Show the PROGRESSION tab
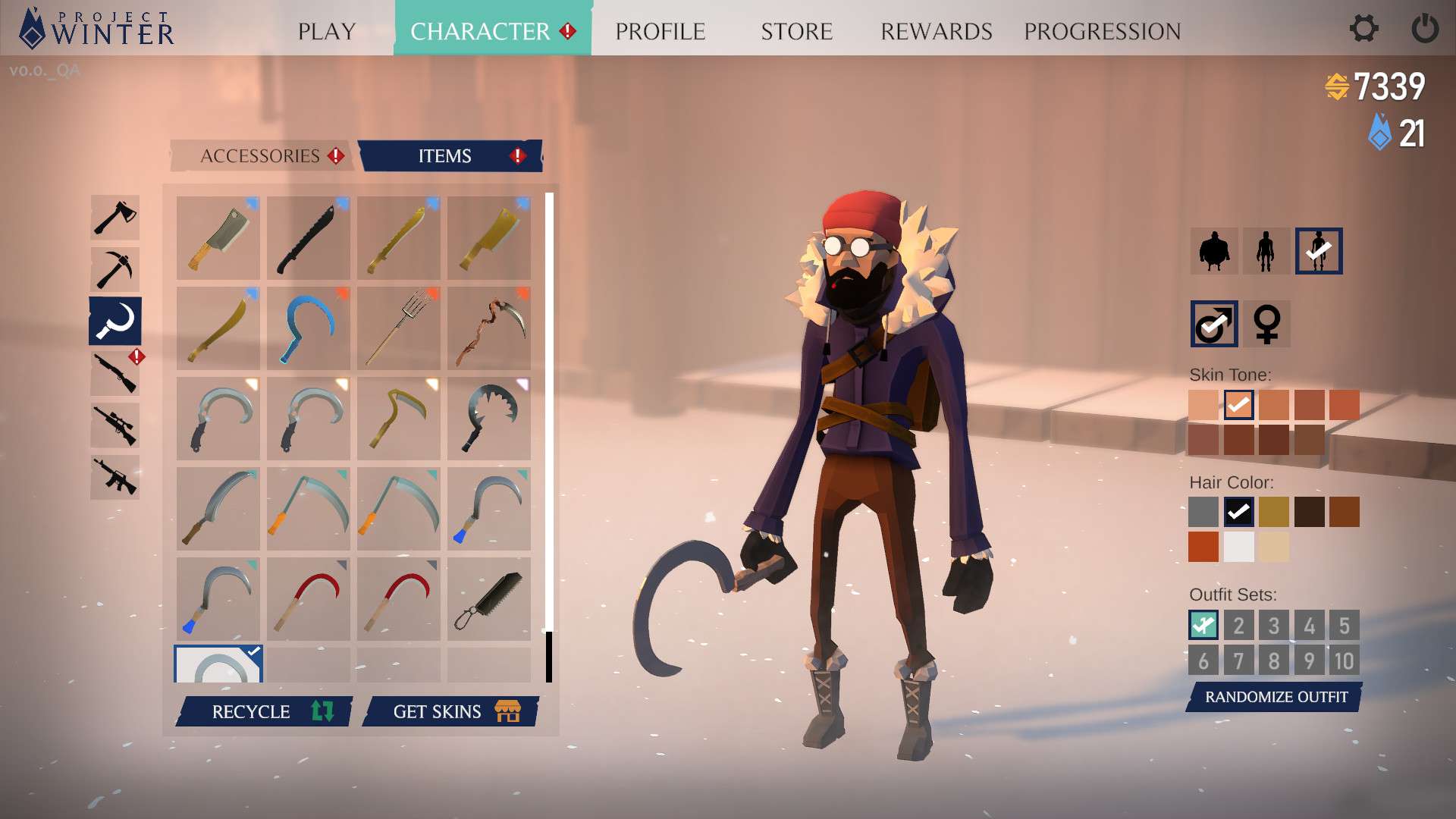Viewport: 1456px width, 819px height. click(1102, 31)
